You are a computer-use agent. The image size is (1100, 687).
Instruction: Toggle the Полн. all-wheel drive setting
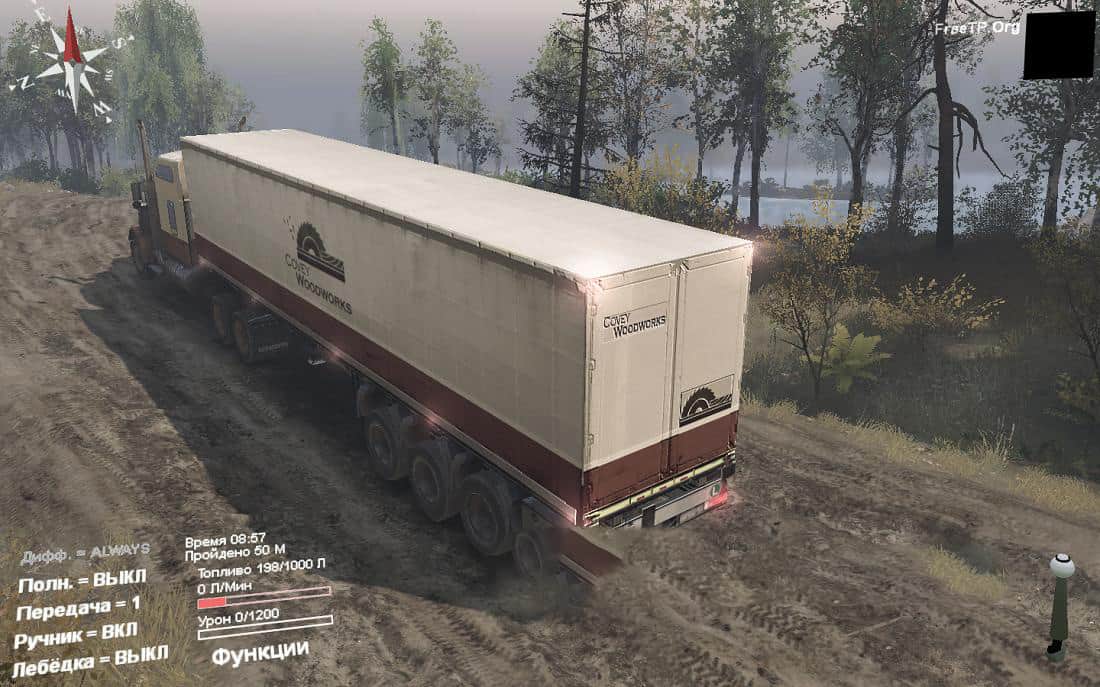coord(82,580)
